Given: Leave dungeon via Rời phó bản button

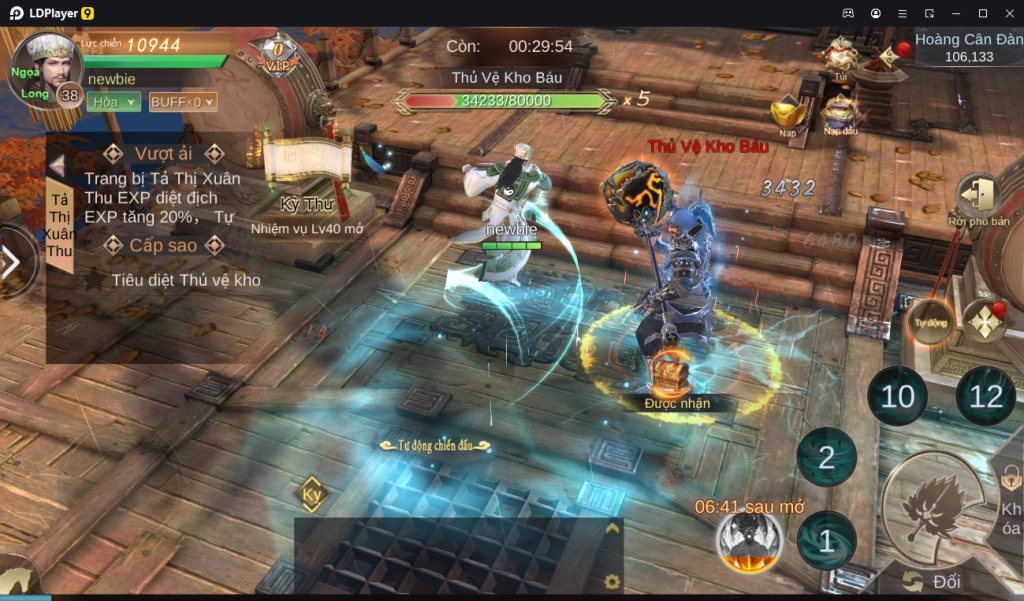Looking at the screenshot, I should [x=978, y=199].
